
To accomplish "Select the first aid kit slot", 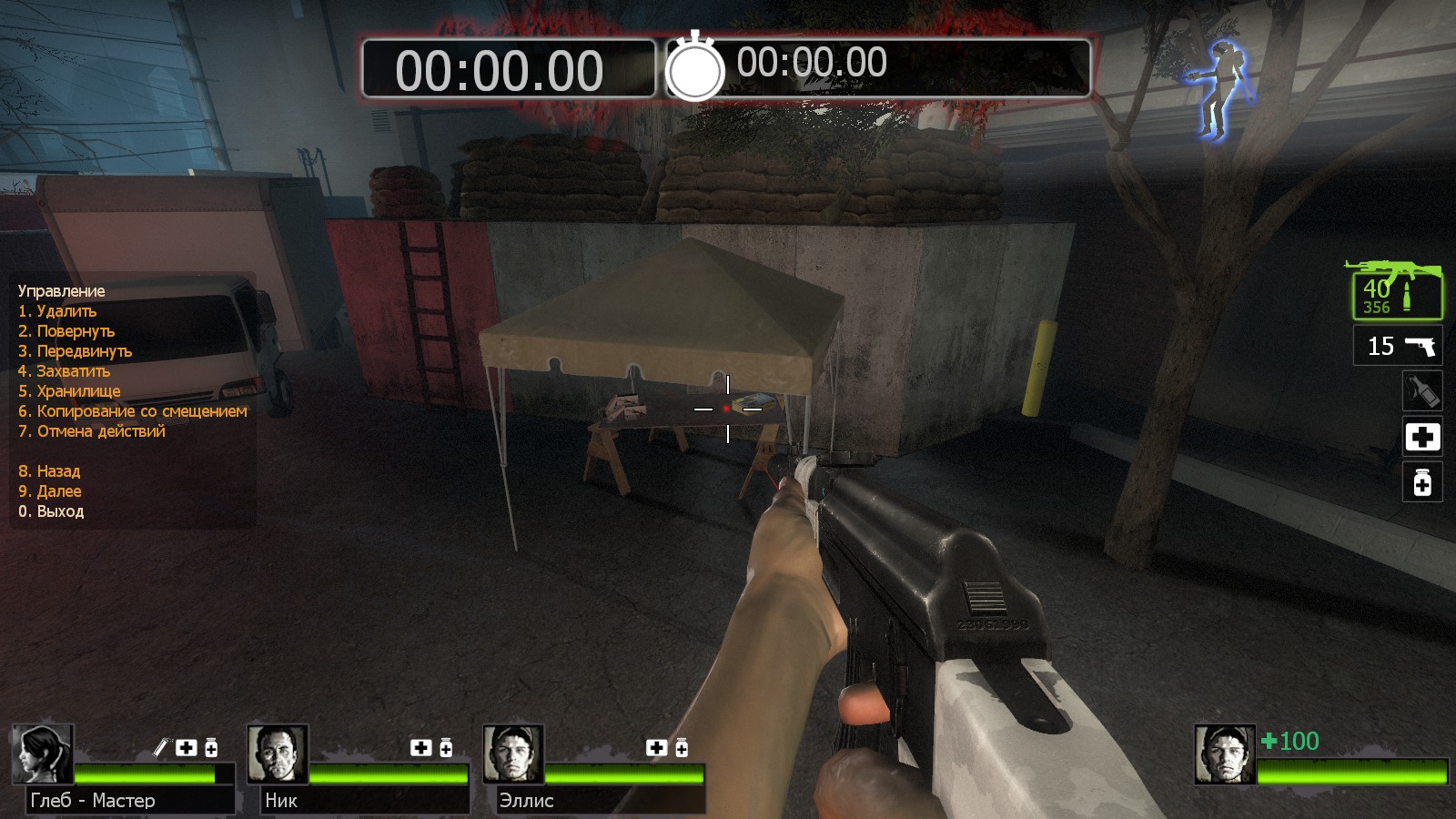I will coord(1422,438).
